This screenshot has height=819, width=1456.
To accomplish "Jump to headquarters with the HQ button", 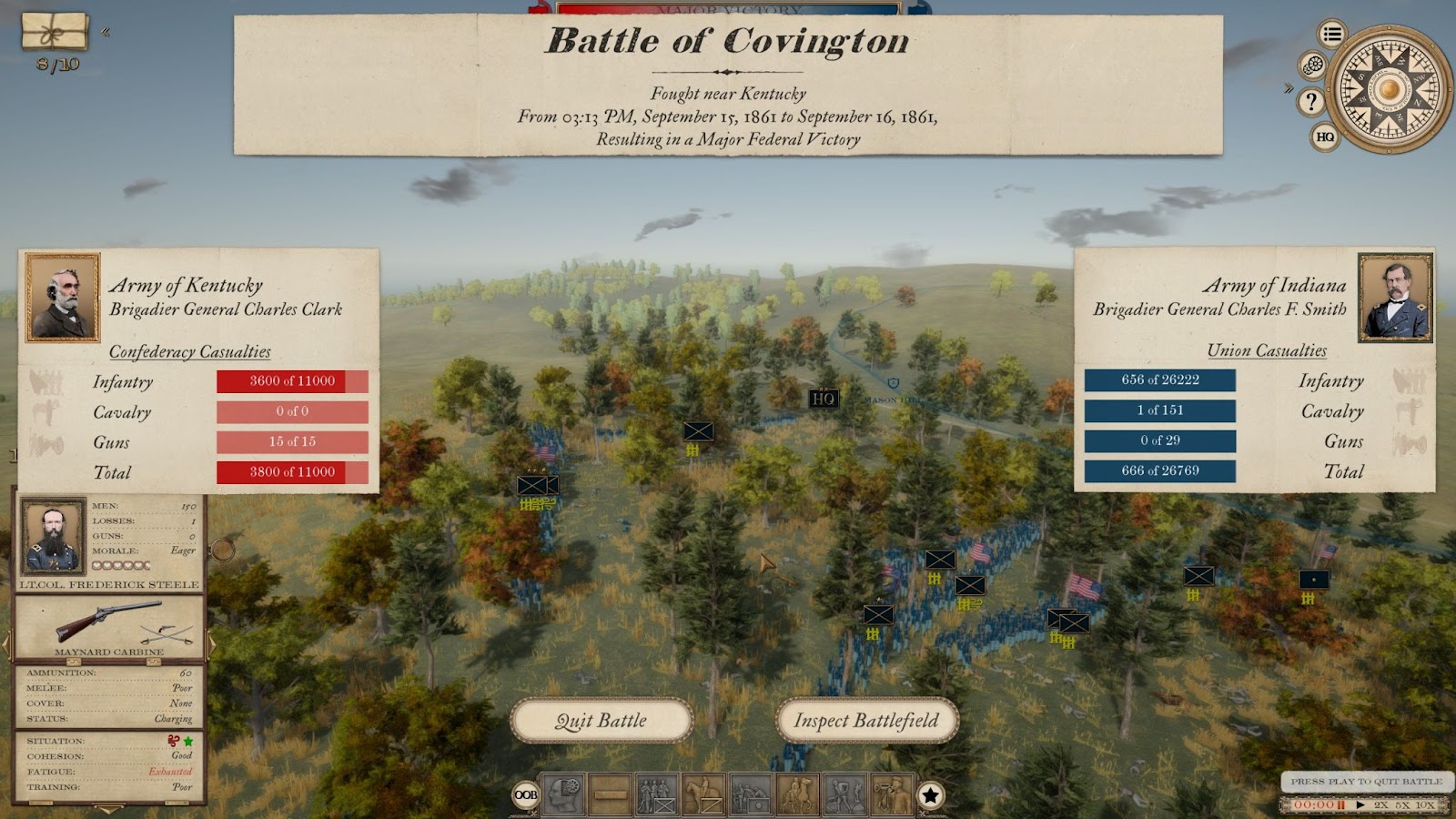I will [1325, 137].
